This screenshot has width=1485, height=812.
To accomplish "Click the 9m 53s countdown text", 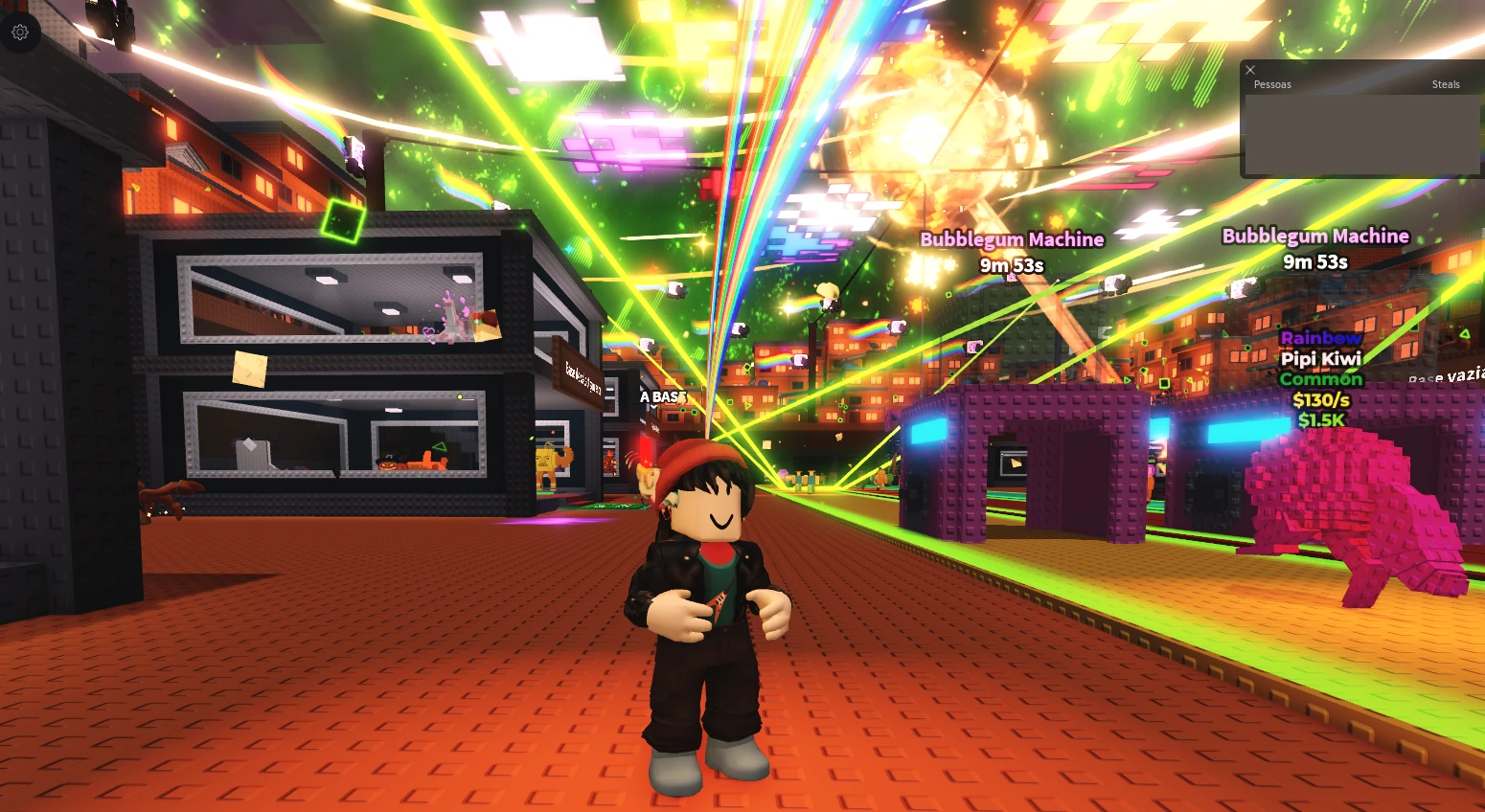I will click(1012, 266).
